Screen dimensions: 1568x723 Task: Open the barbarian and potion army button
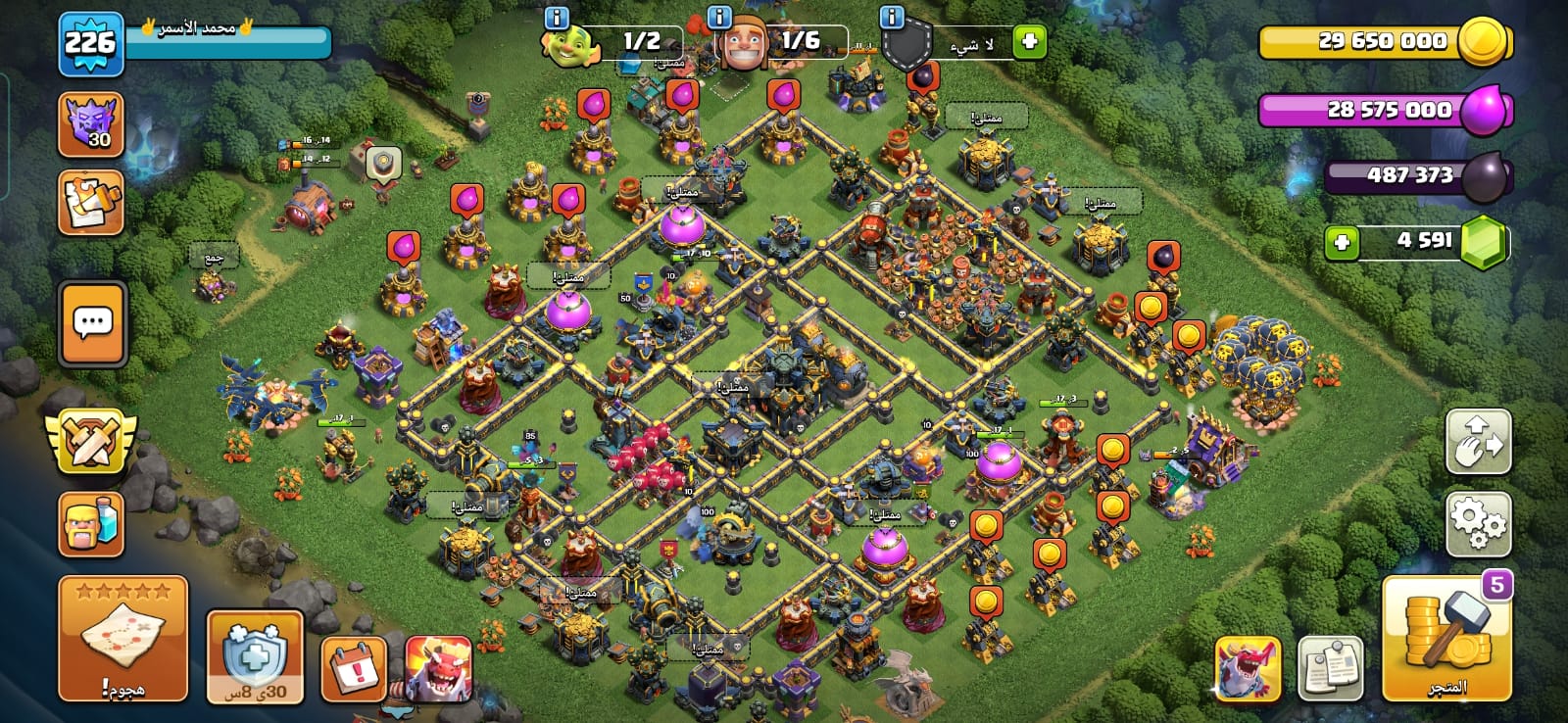(91, 524)
